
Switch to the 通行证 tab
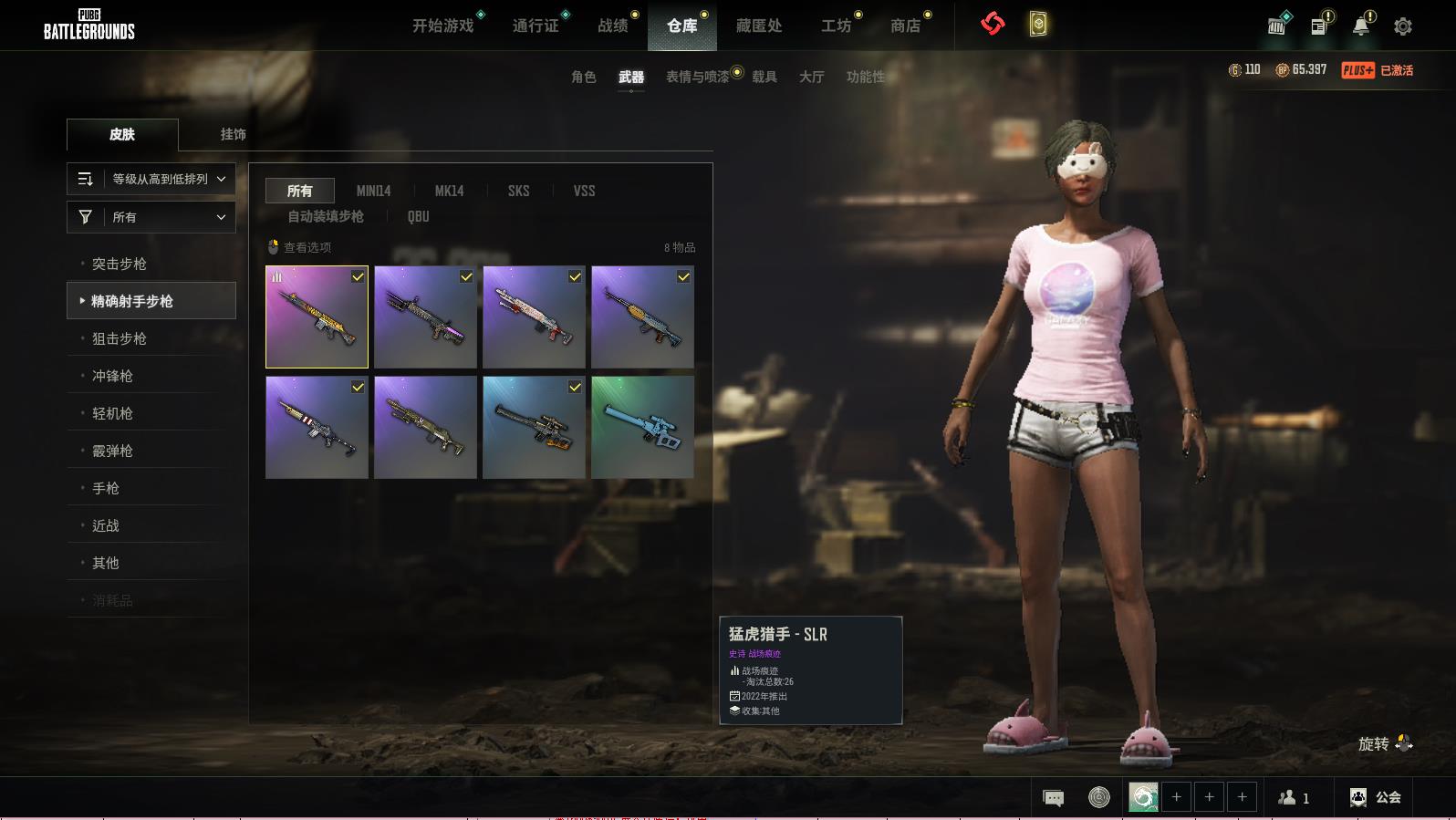[x=536, y=26]
